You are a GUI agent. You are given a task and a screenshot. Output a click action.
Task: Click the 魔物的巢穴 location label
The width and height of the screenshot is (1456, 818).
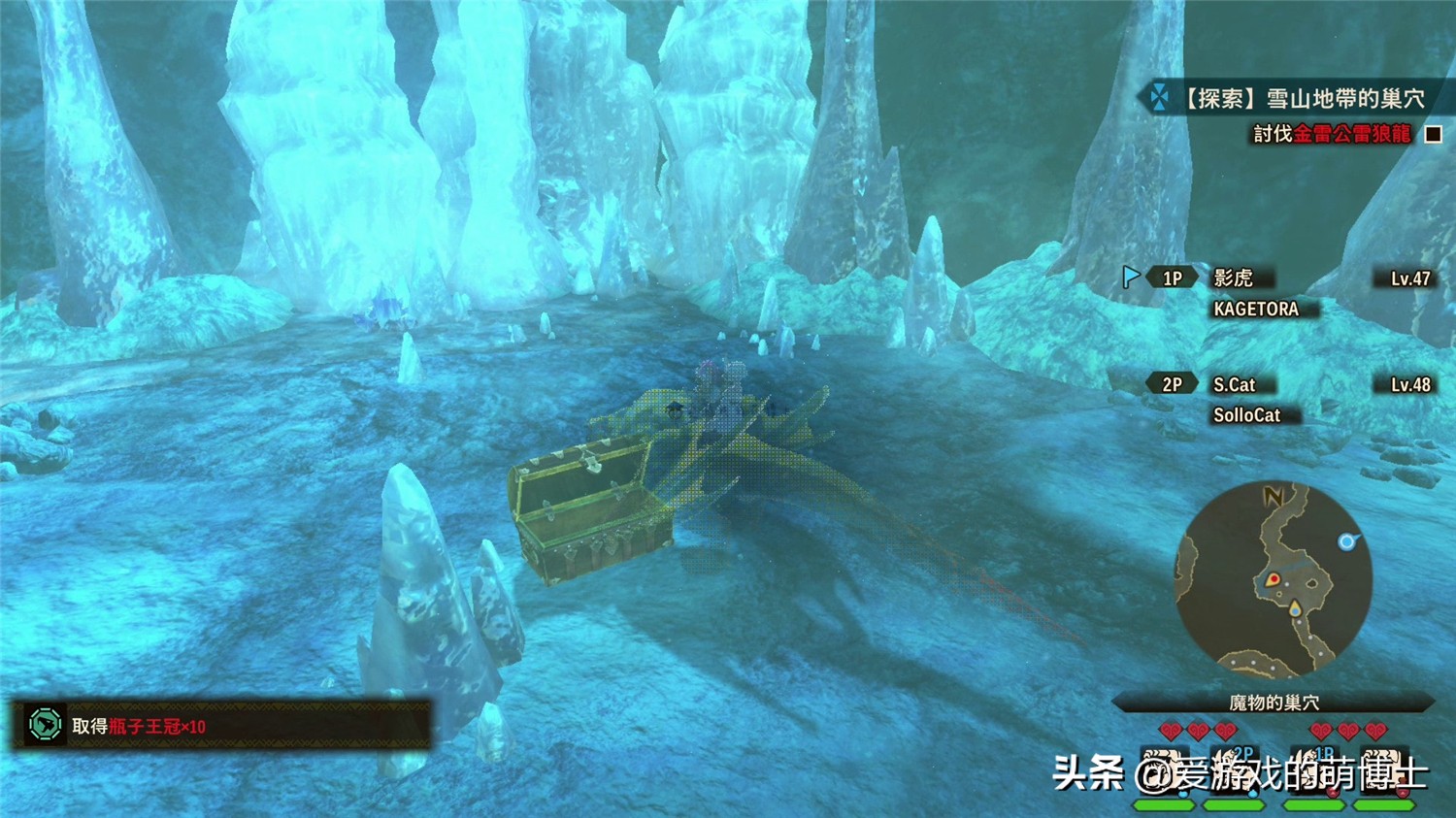[1274, 703]
